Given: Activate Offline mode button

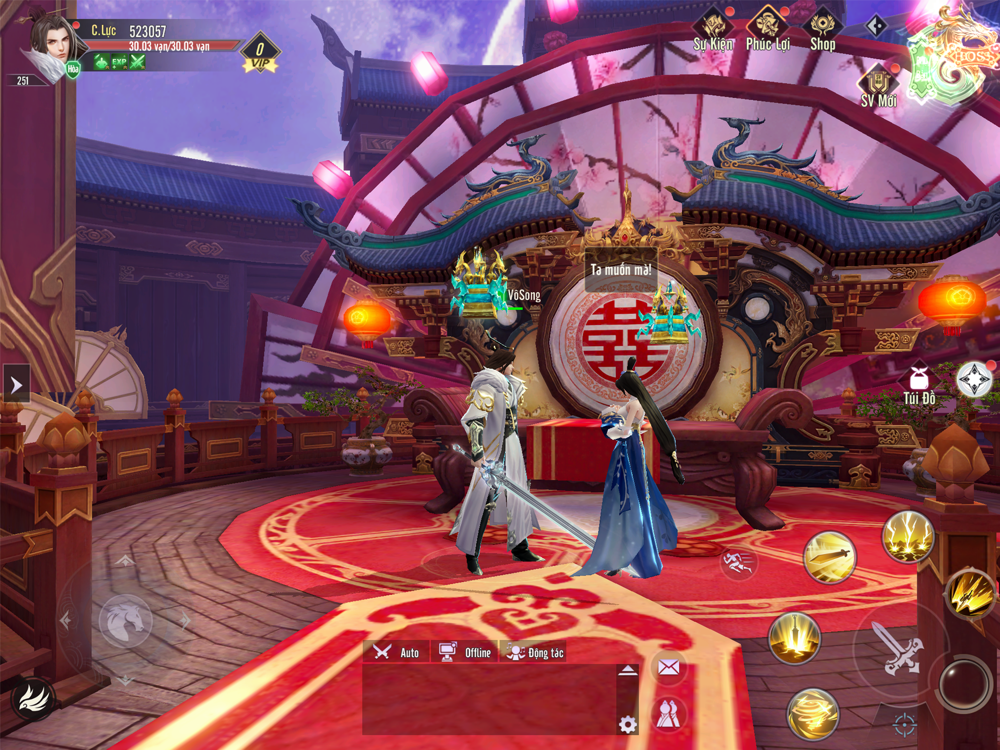Looking at the screenshot, I should [x=465, y=652].
